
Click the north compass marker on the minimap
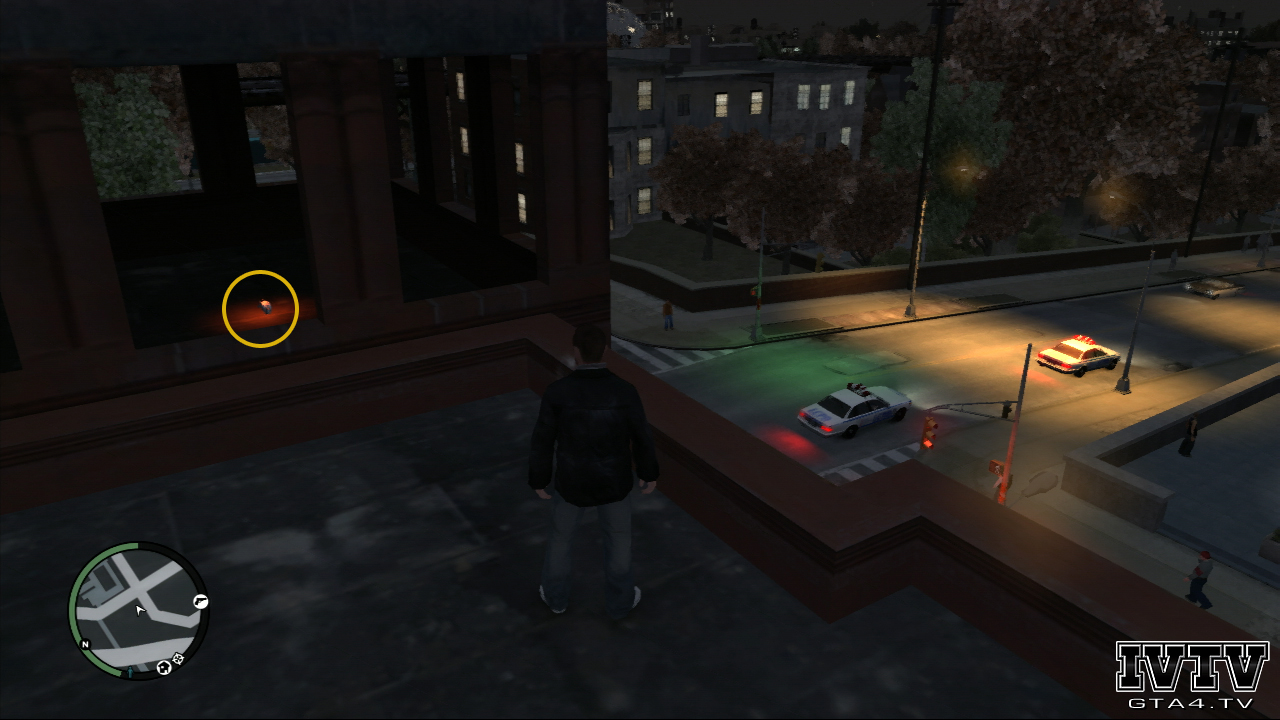click(85, 644)
